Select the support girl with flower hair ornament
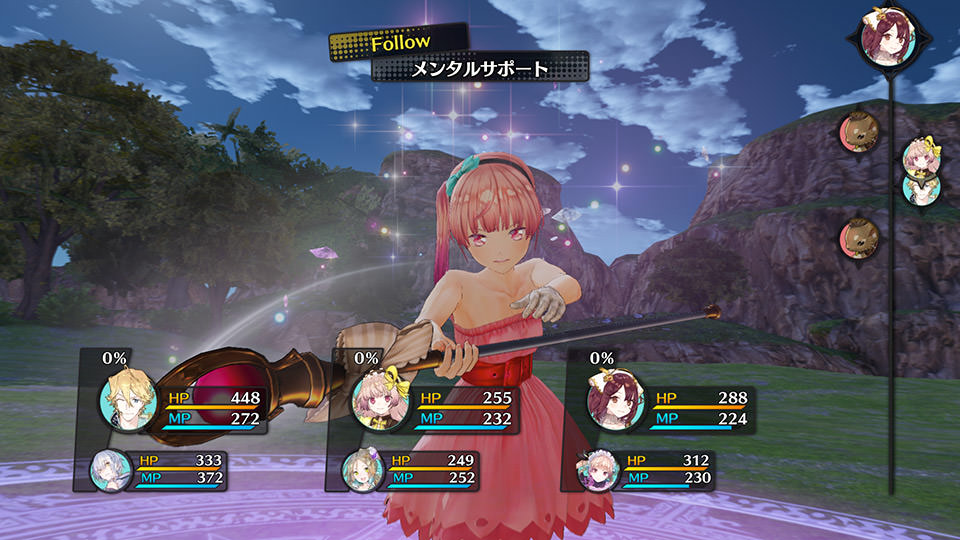960x540 pixels. coord(359,471)
